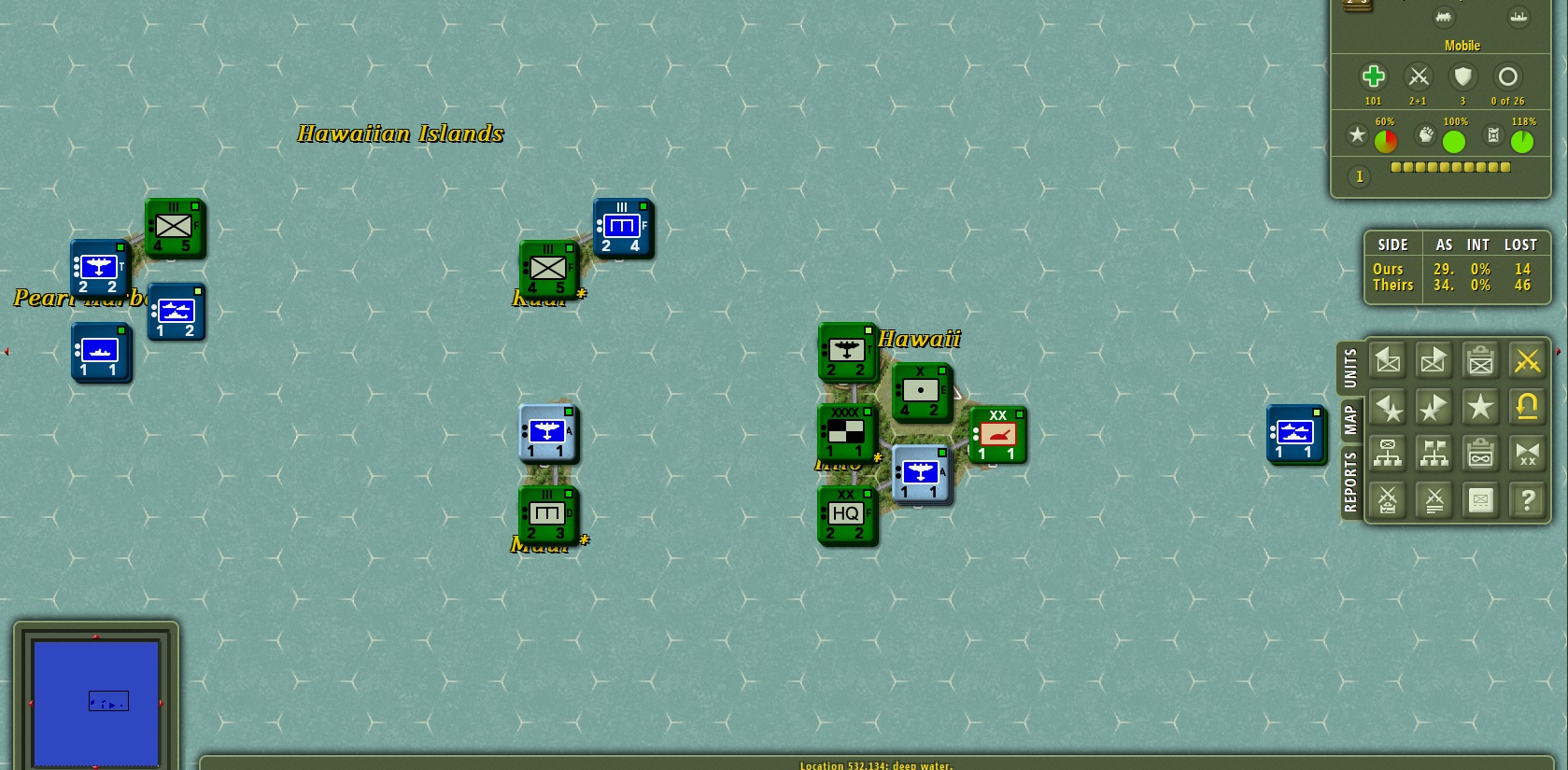Click the yellow undo move icon
1568x770 pixels.
coord(1528,406)
